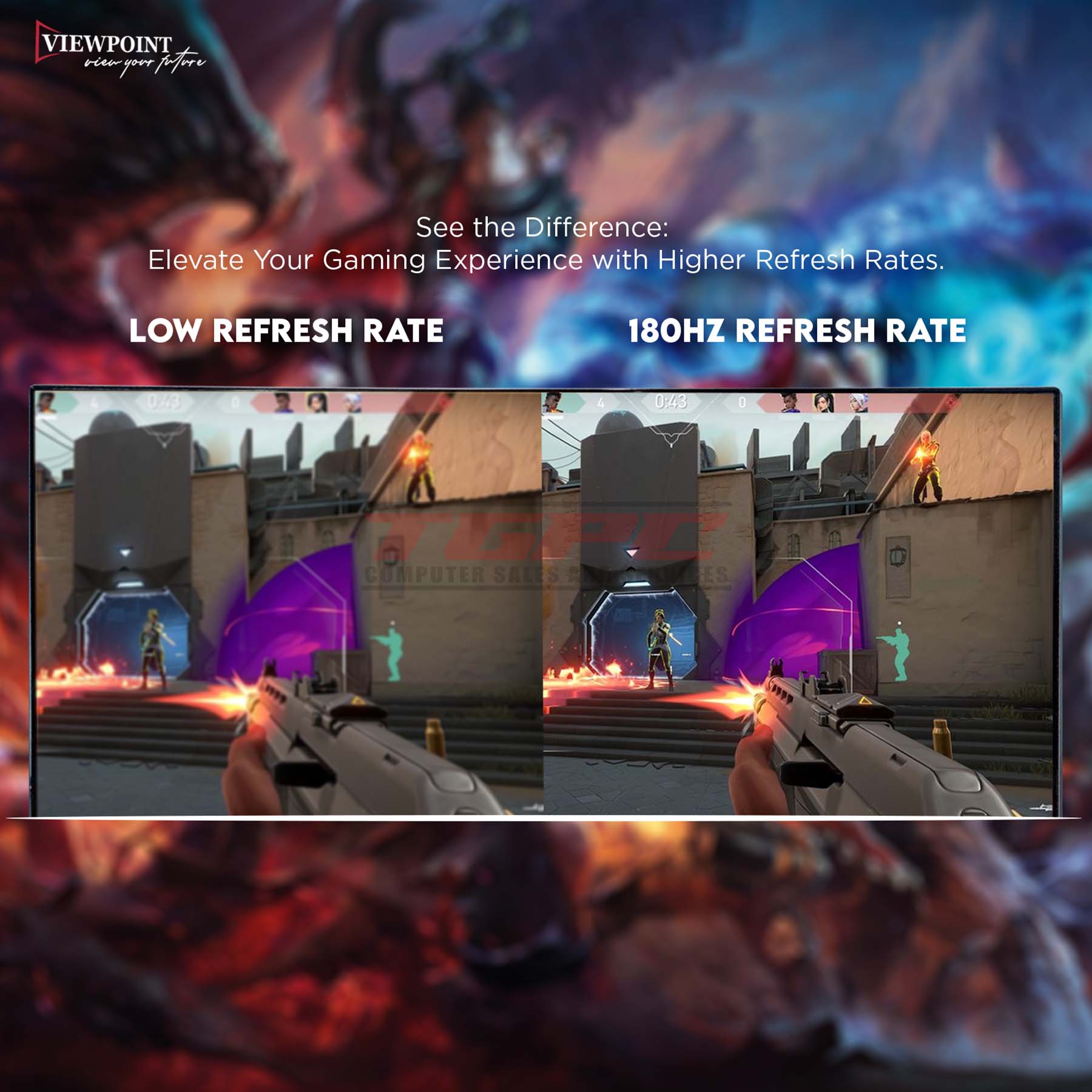Select the ally agent portrait in the 180Hz panel
The height and width of the screenshot is (1092, 1092).
coord(551,402)
